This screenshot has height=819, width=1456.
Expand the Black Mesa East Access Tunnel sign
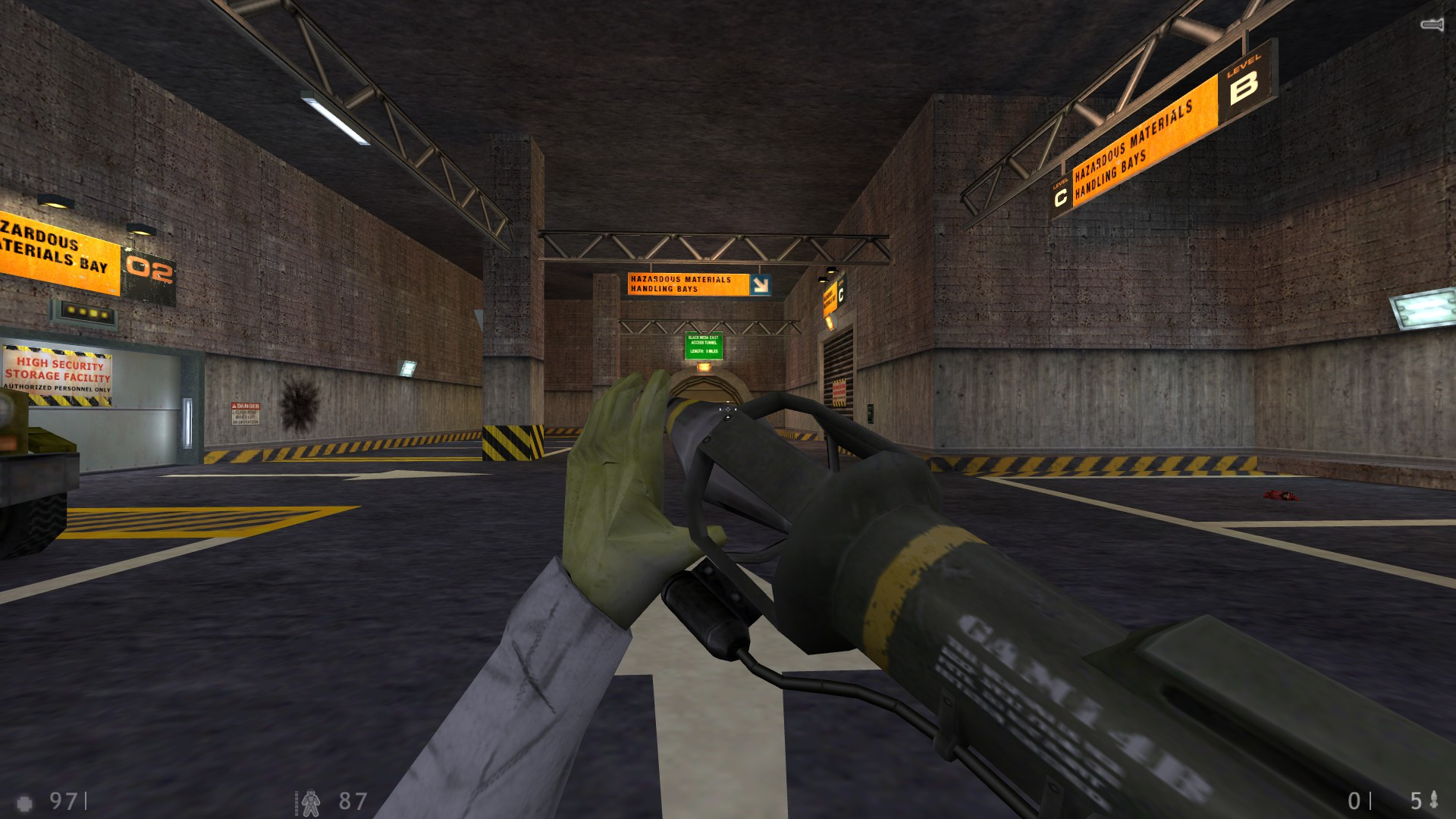(704, 345)
